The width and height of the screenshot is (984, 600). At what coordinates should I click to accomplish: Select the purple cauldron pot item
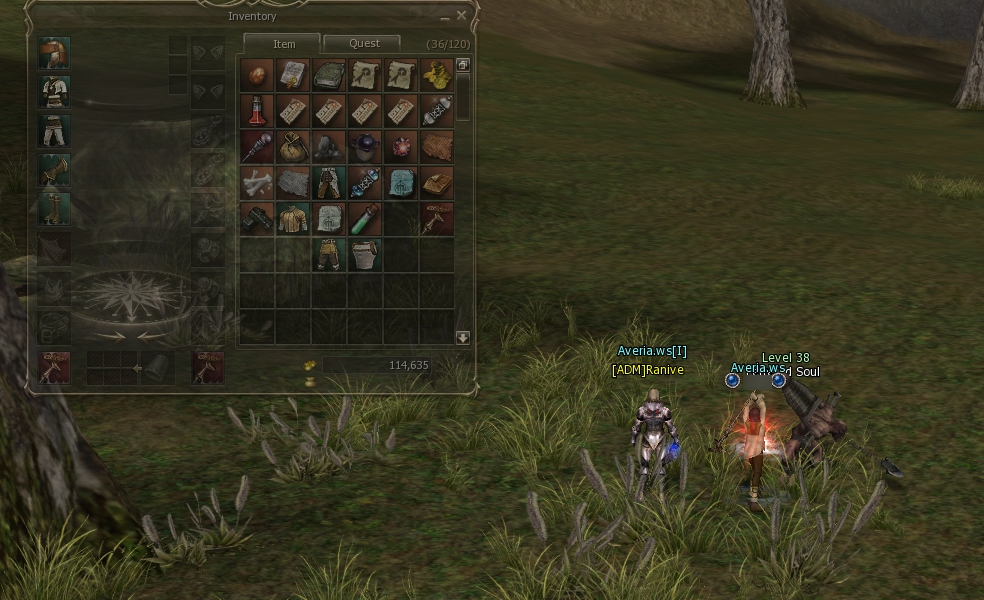pos(365,146)
